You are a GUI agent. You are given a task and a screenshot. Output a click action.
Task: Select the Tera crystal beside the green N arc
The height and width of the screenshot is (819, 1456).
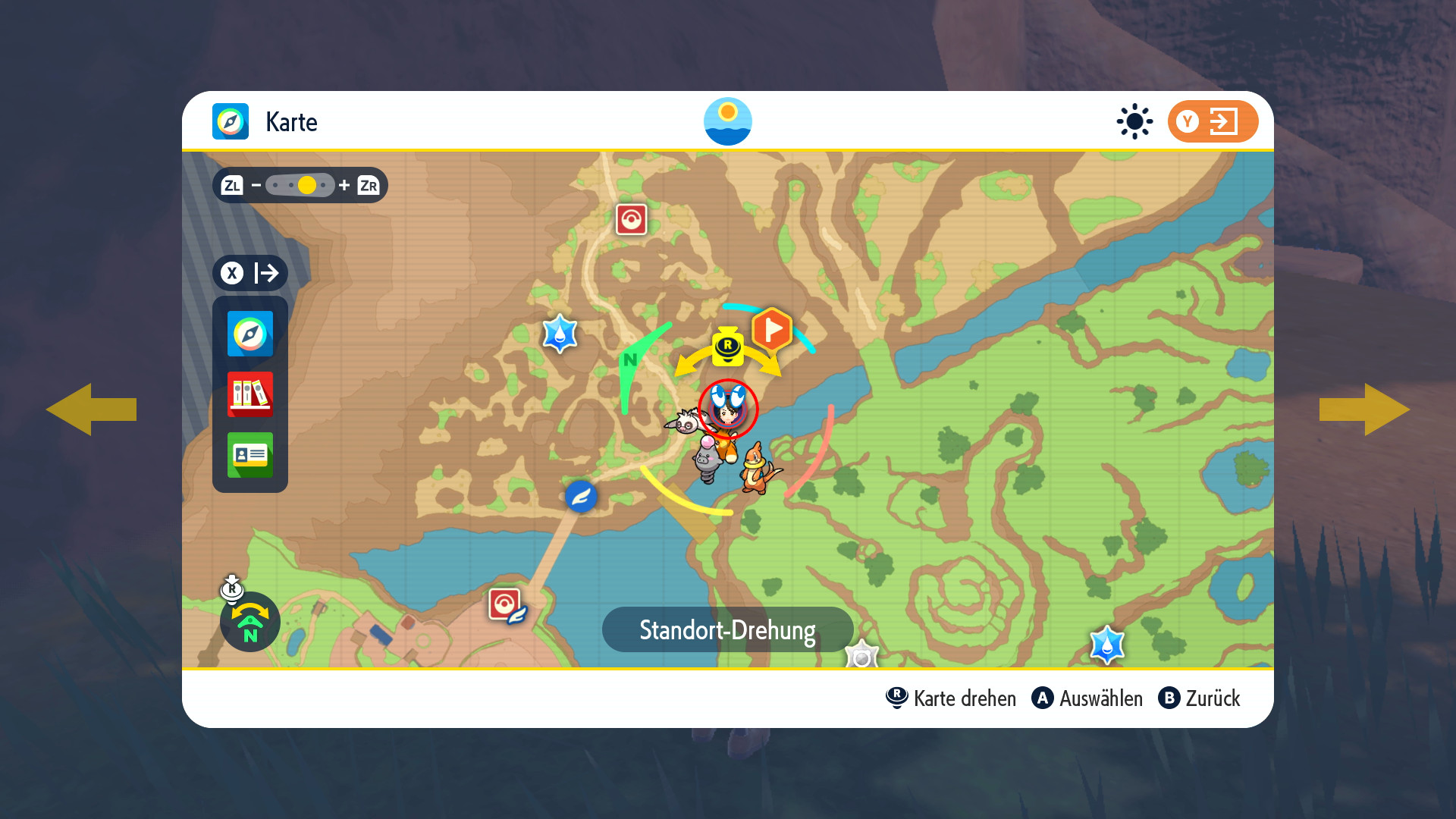pyautogui.click(x=560, y=334)
